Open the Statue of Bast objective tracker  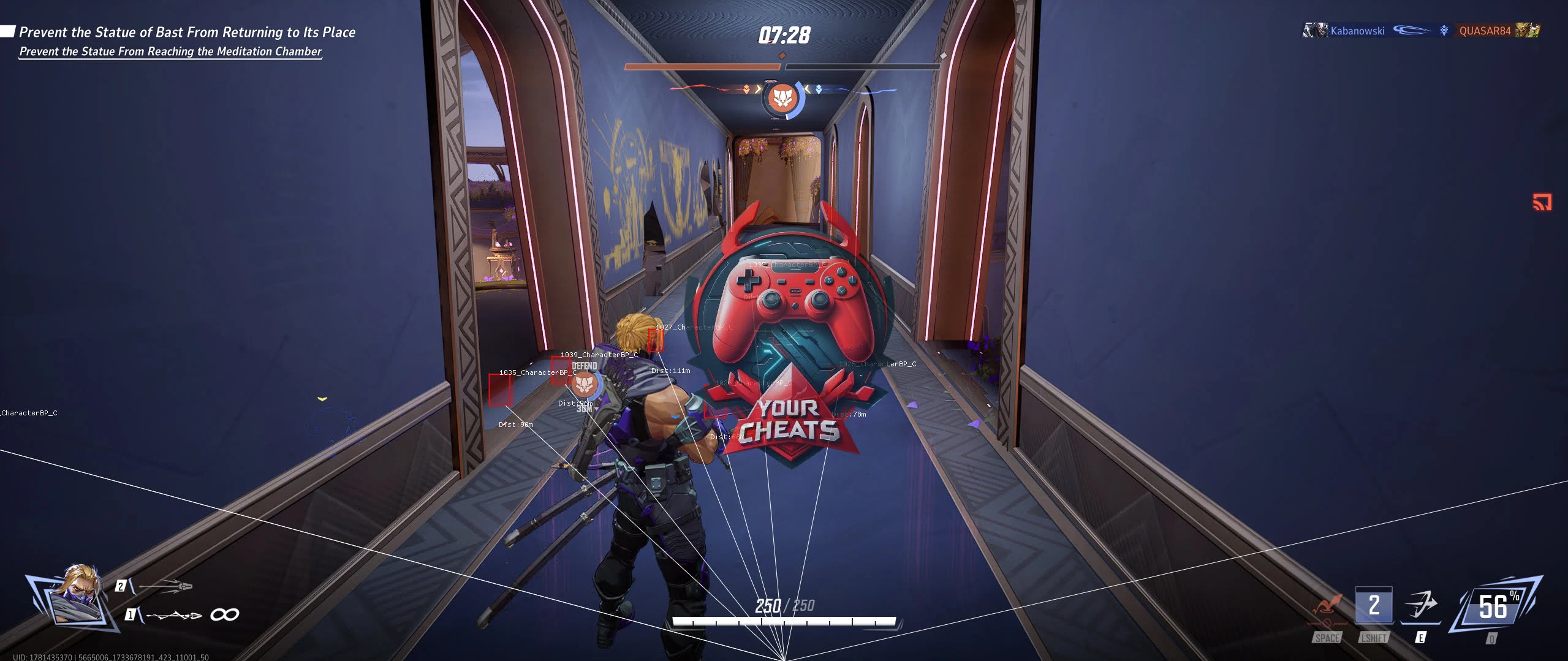(x=187, y=32)
